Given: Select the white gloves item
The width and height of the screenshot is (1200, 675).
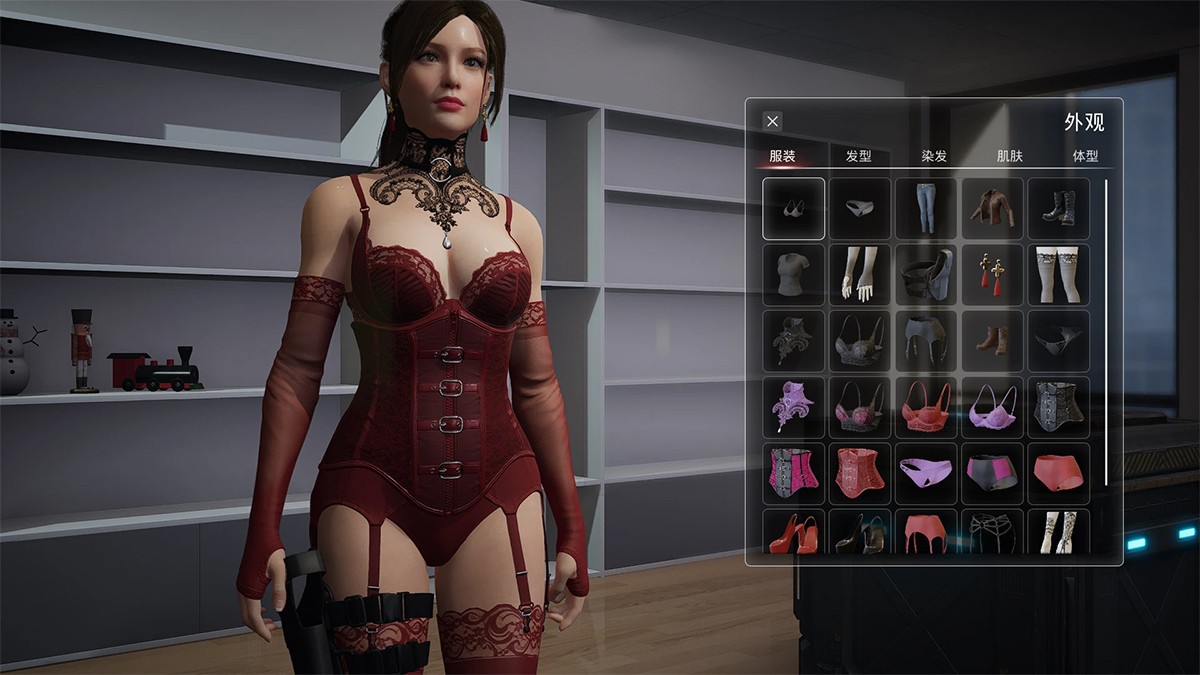Looking at the screenshot, I should (860, 275).
